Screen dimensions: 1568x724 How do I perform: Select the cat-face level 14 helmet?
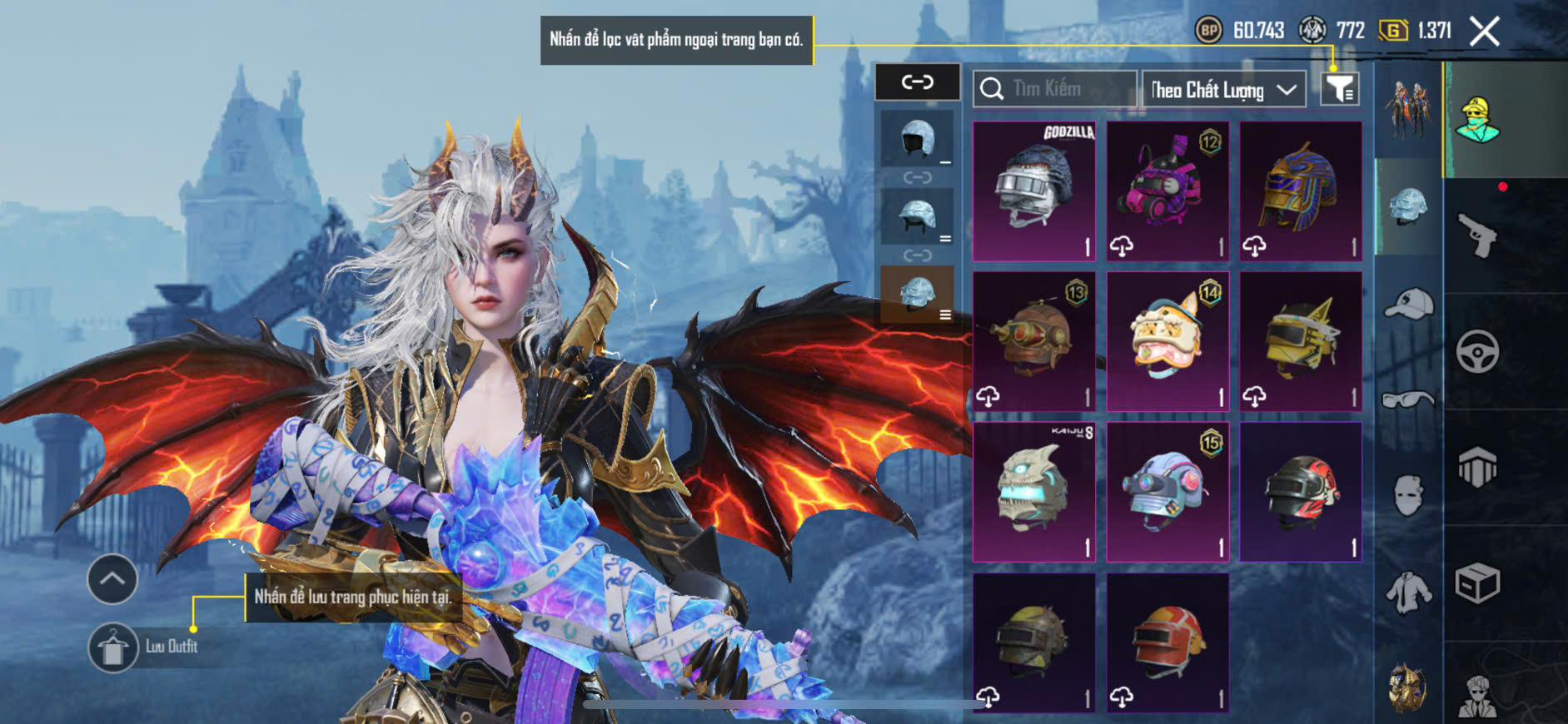click(1167, 341)
